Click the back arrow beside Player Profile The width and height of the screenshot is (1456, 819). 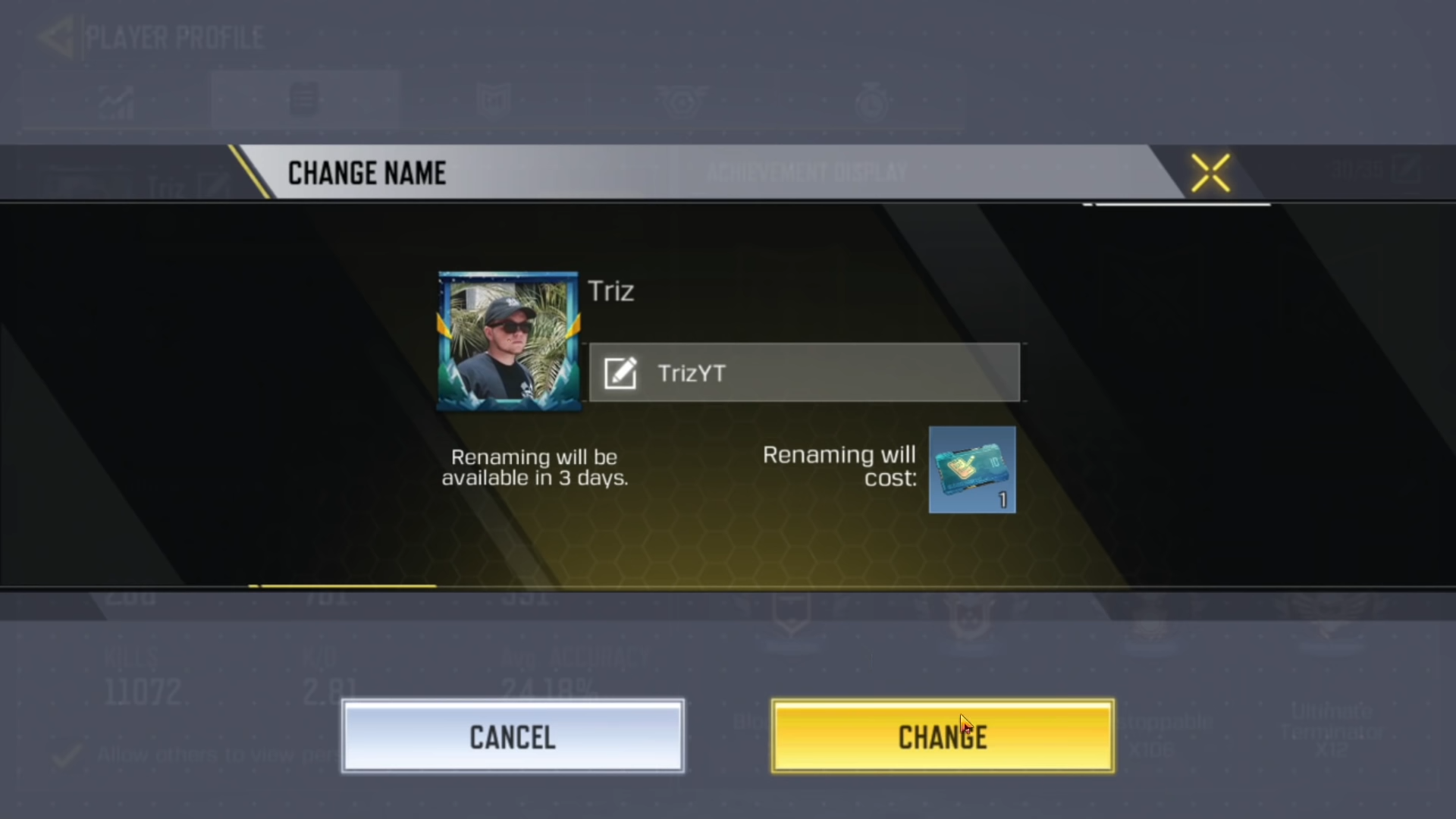[x=55, y=36]
